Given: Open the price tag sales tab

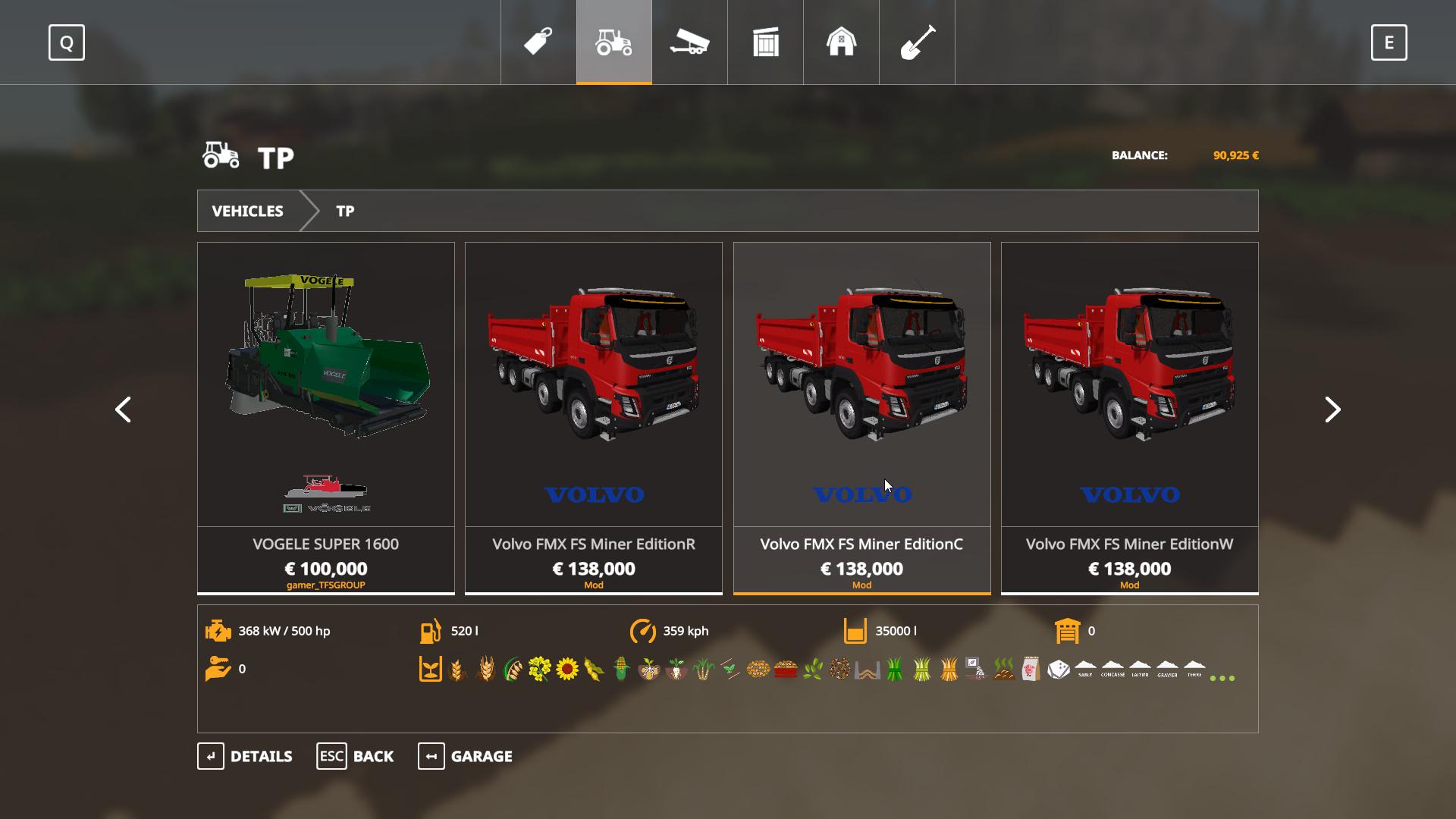Looking at the screenshot, I should pos(538,42).
